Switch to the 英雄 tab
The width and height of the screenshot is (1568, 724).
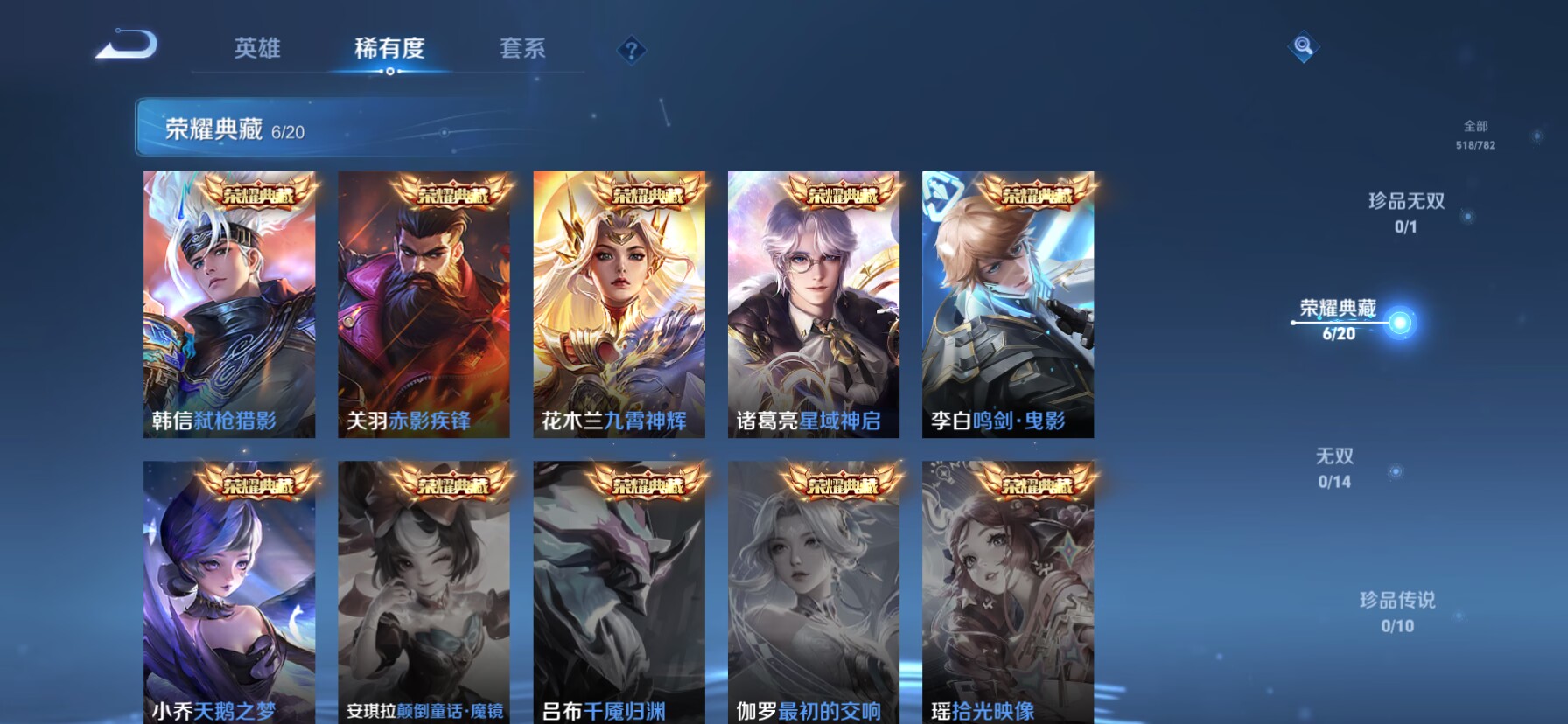(x=255, y=50)
